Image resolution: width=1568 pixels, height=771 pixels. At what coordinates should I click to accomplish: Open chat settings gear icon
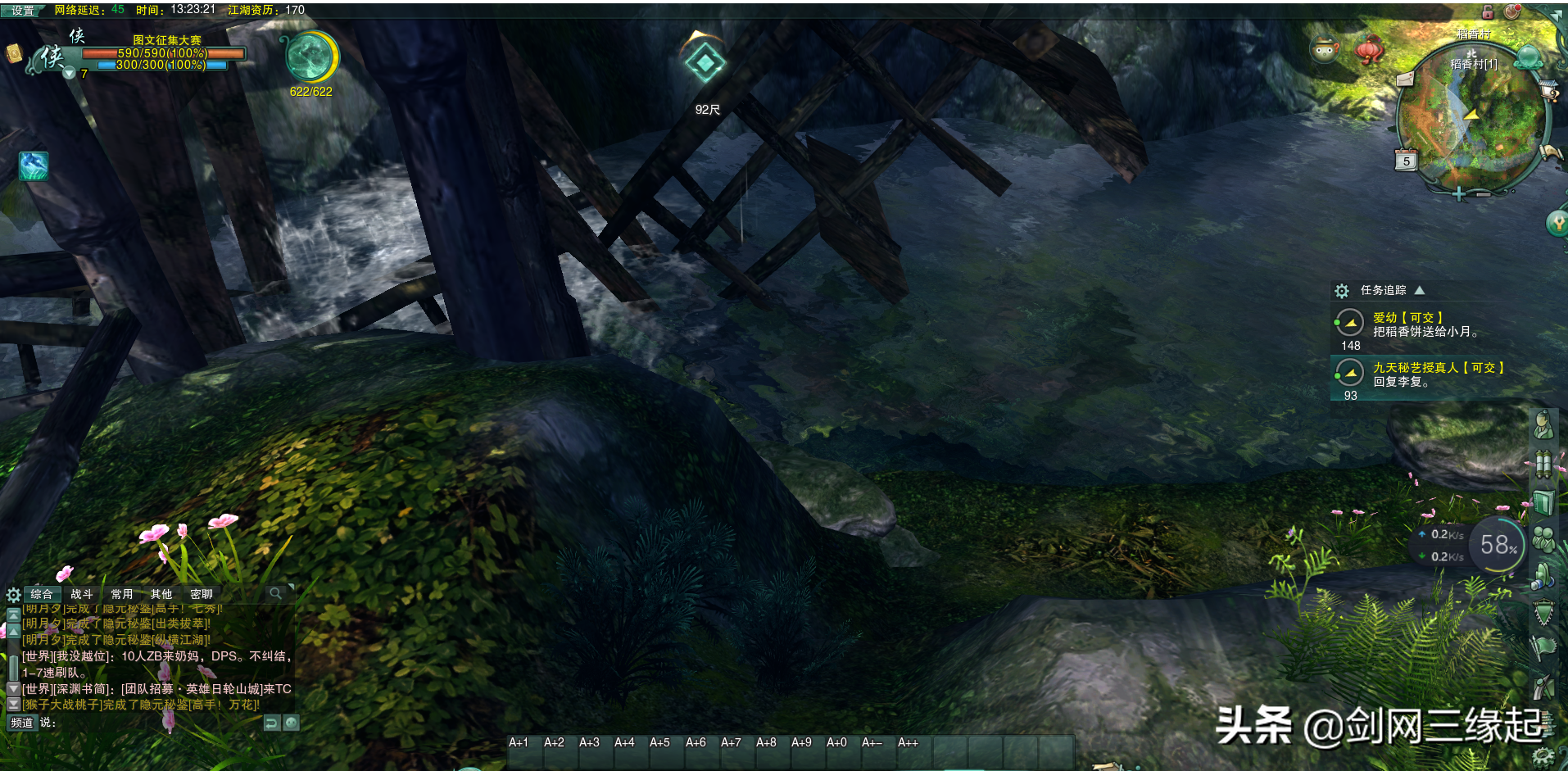click(13, 595)
